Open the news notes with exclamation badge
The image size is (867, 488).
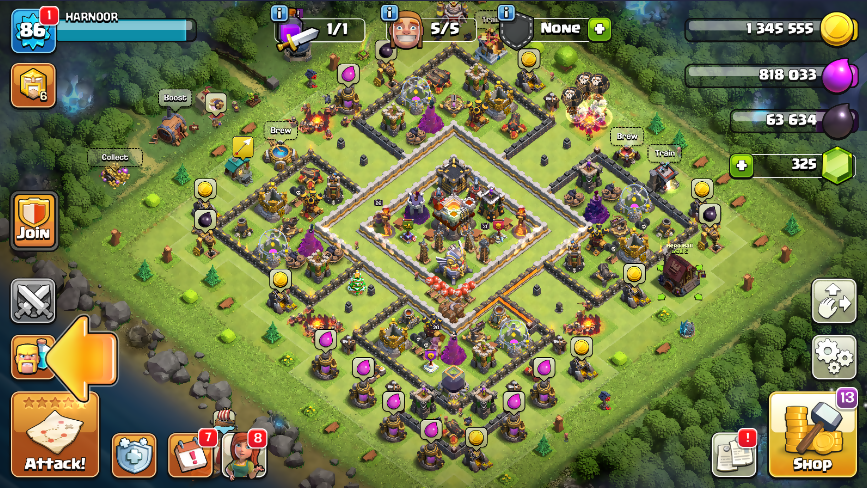coord(733,455)
